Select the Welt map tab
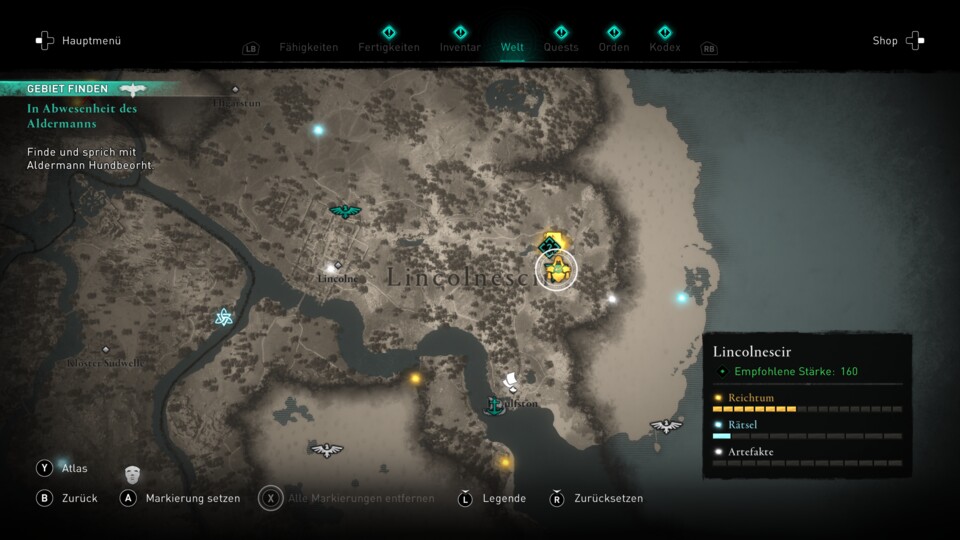This screenshot has width=960, height=540. point(512,47)
